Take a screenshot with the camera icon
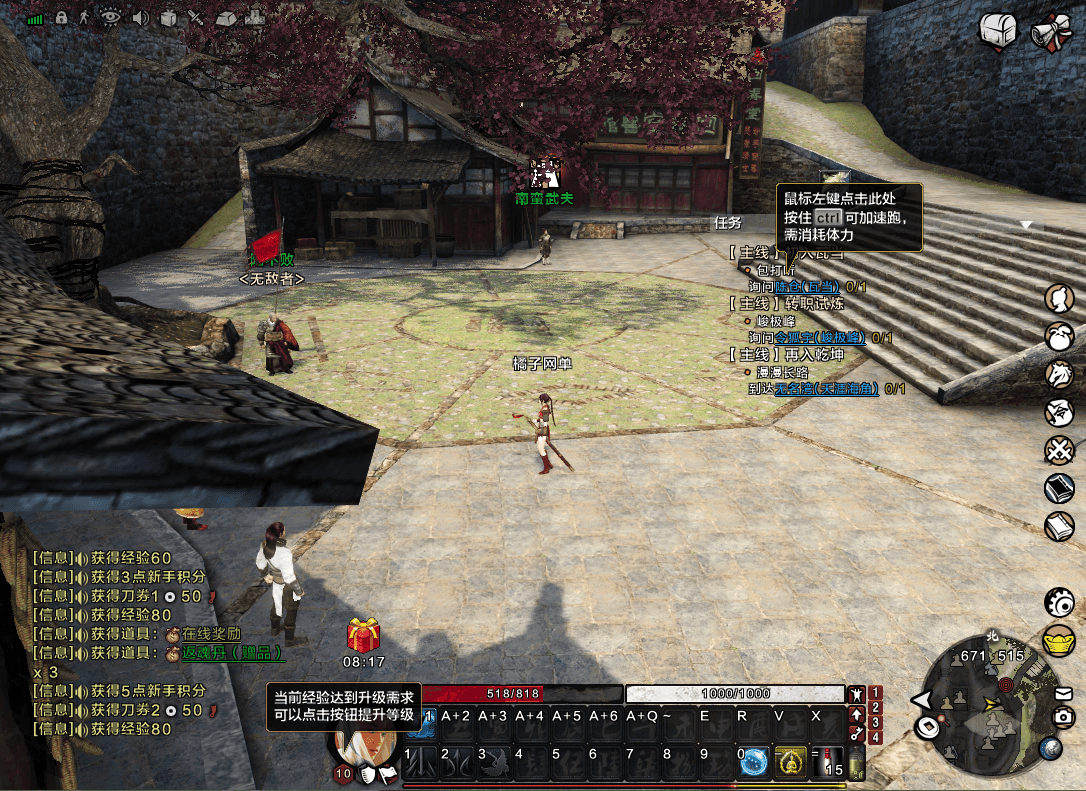 (1062, 716)
